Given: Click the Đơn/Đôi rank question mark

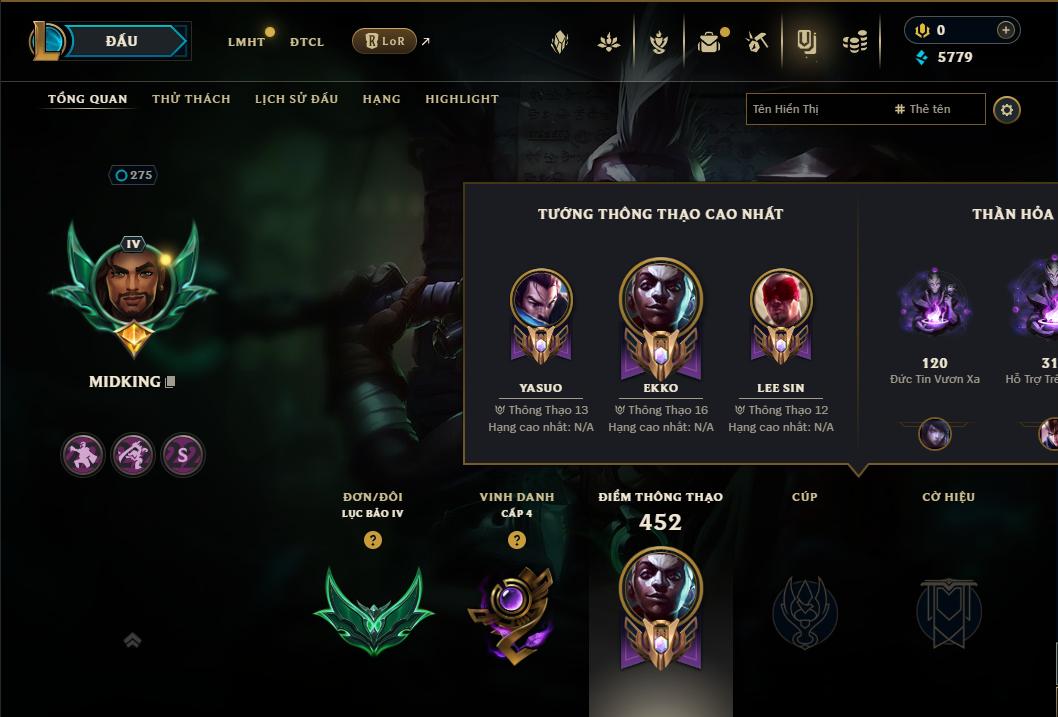Looking at the screenshot, I should pos(373,540).
